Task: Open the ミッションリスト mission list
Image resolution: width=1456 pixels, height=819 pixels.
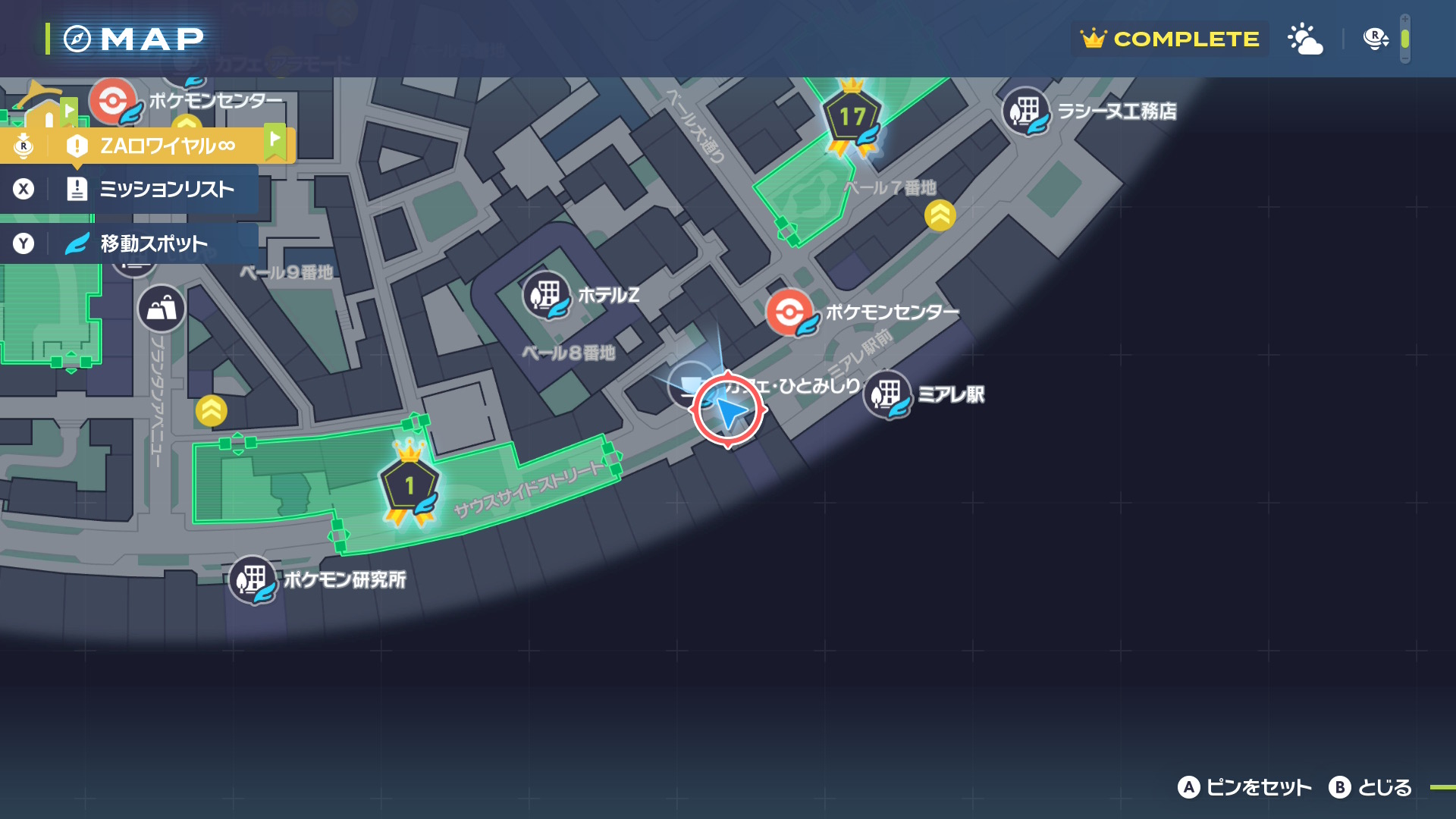Action: tap(166, 189)
